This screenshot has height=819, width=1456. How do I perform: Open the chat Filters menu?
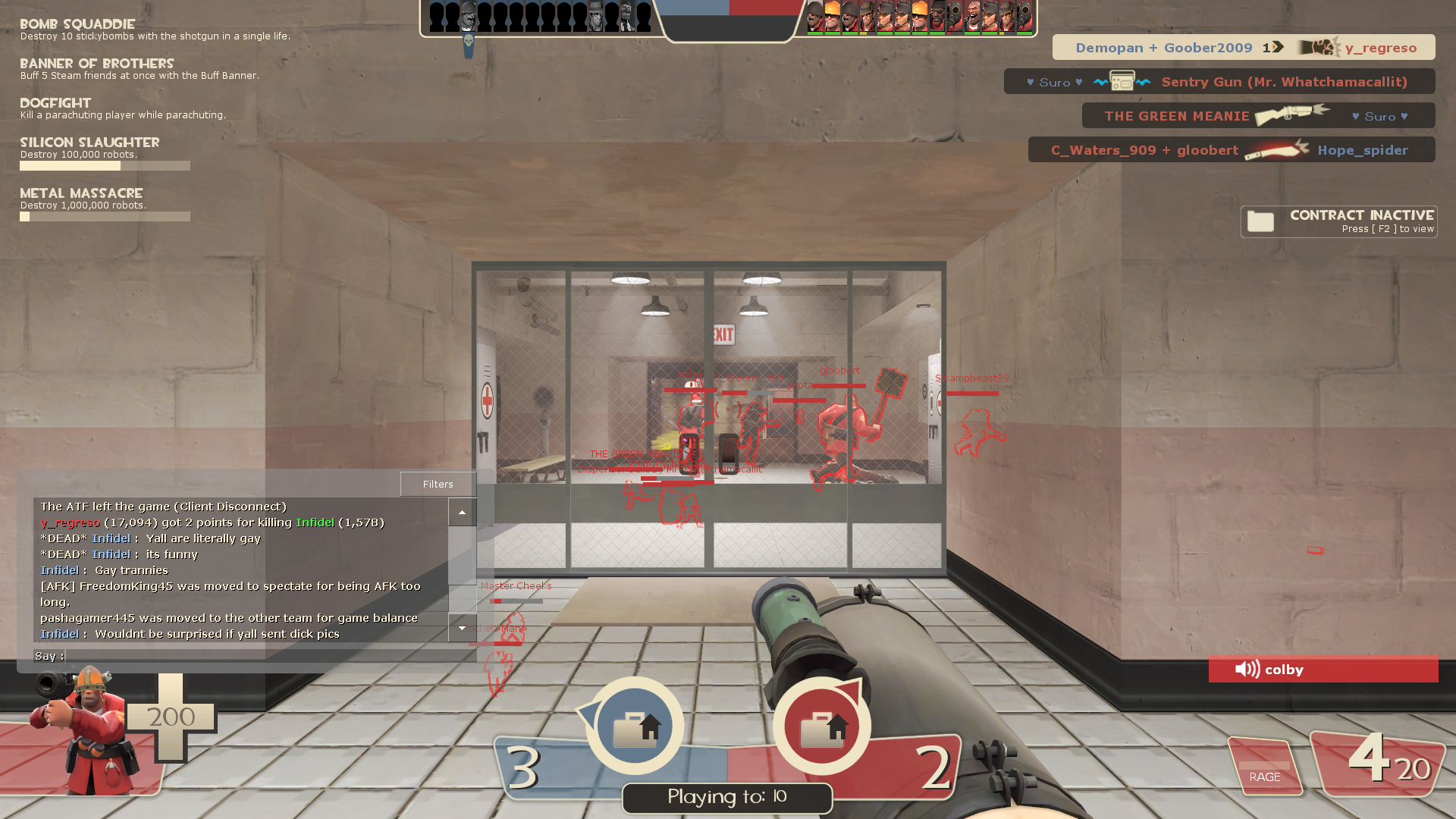pos(438,484)
